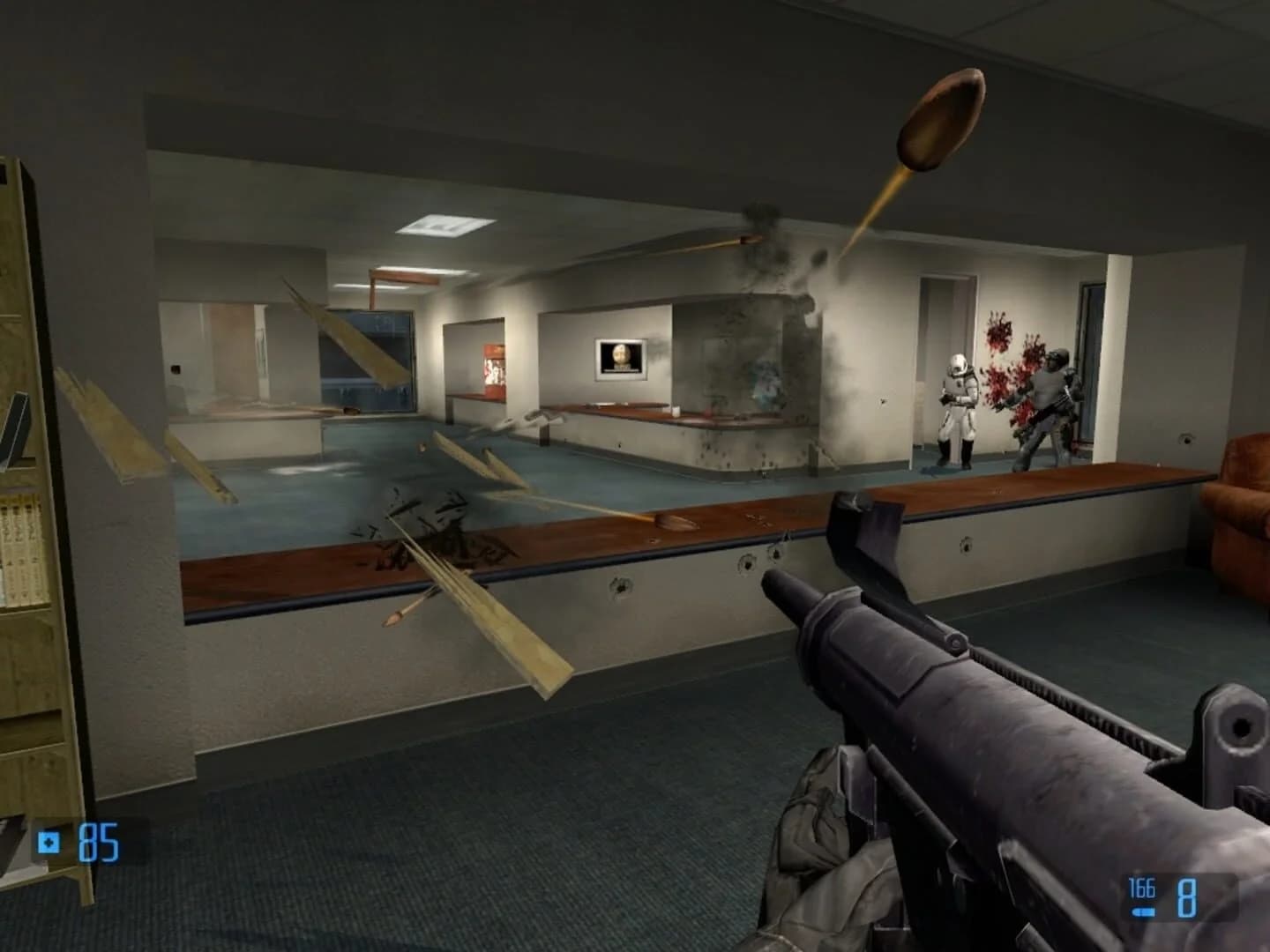Click the reserve ammo count 166
The width and height of the screenshot is (1270, 952).
(1140, 888)
